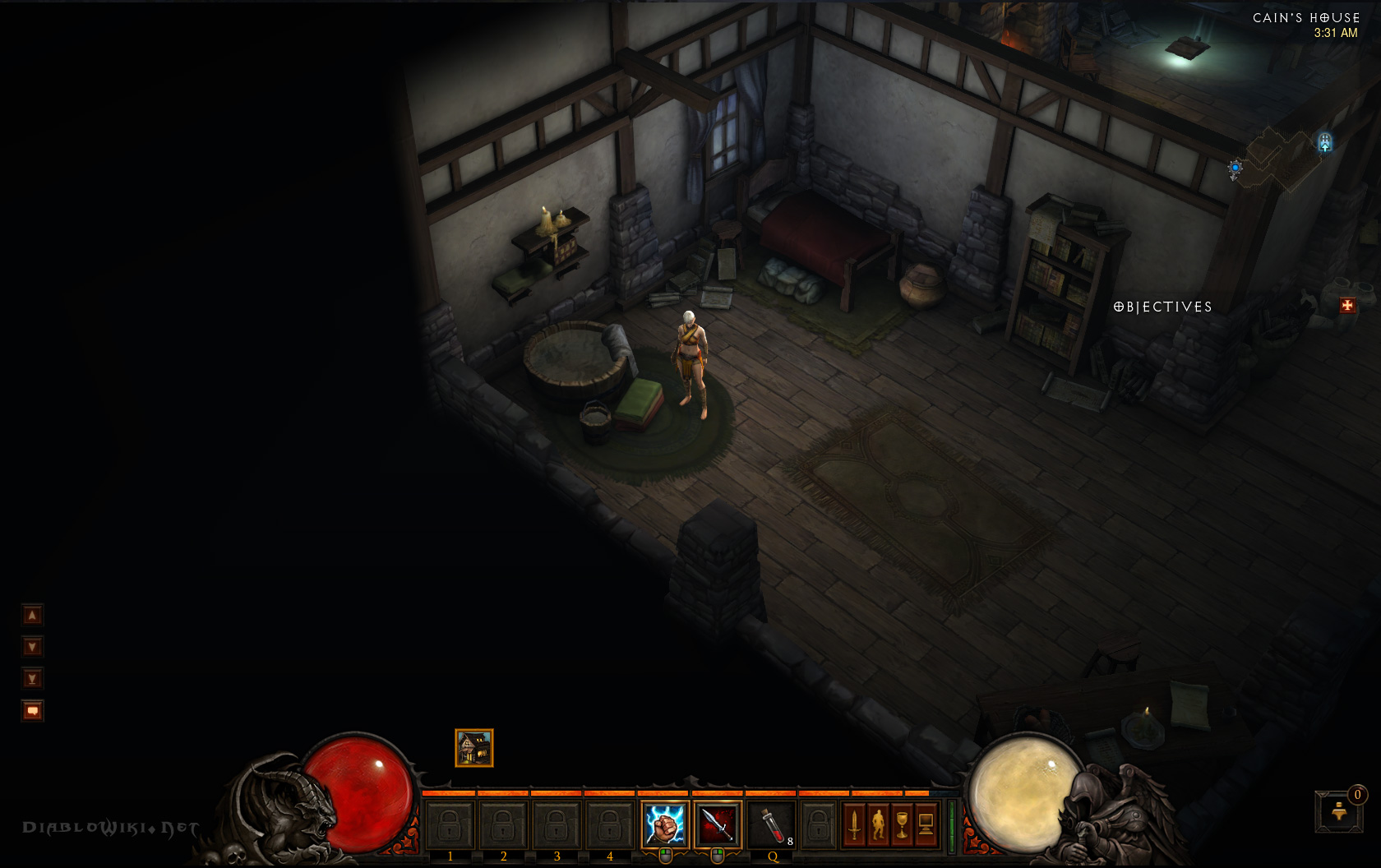The height and width of the screenshot is (868, 1381).
Task: Open the computer icon game menu
Action: (926, 824)
